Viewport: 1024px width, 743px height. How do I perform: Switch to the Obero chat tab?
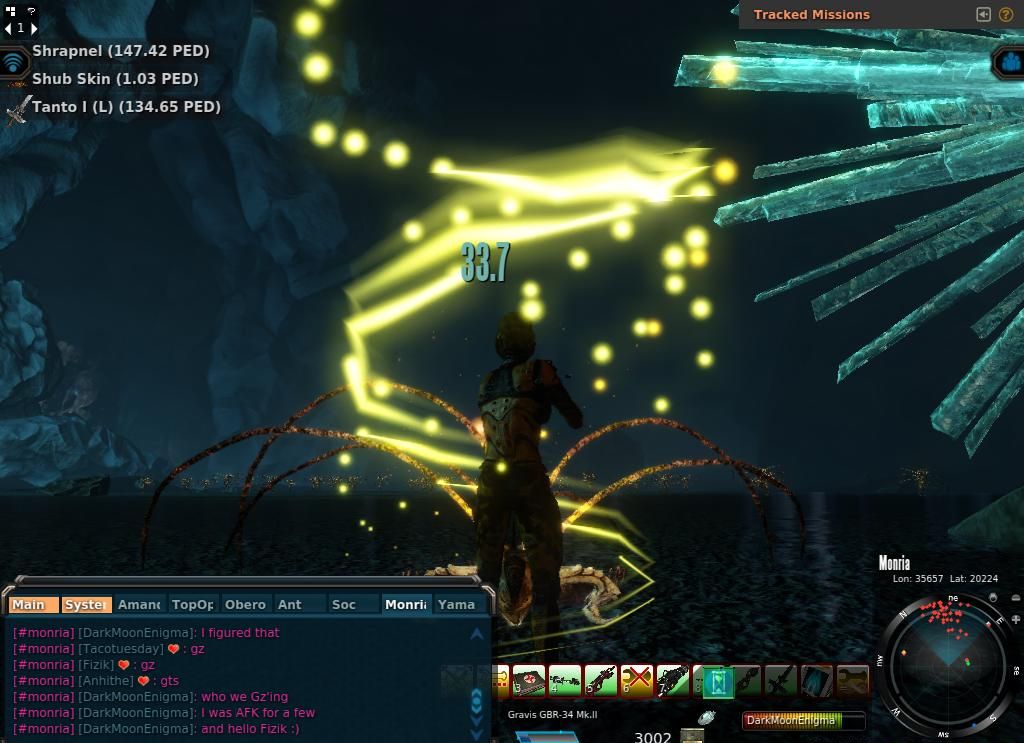pyautogui.click(x=246, y=604)
